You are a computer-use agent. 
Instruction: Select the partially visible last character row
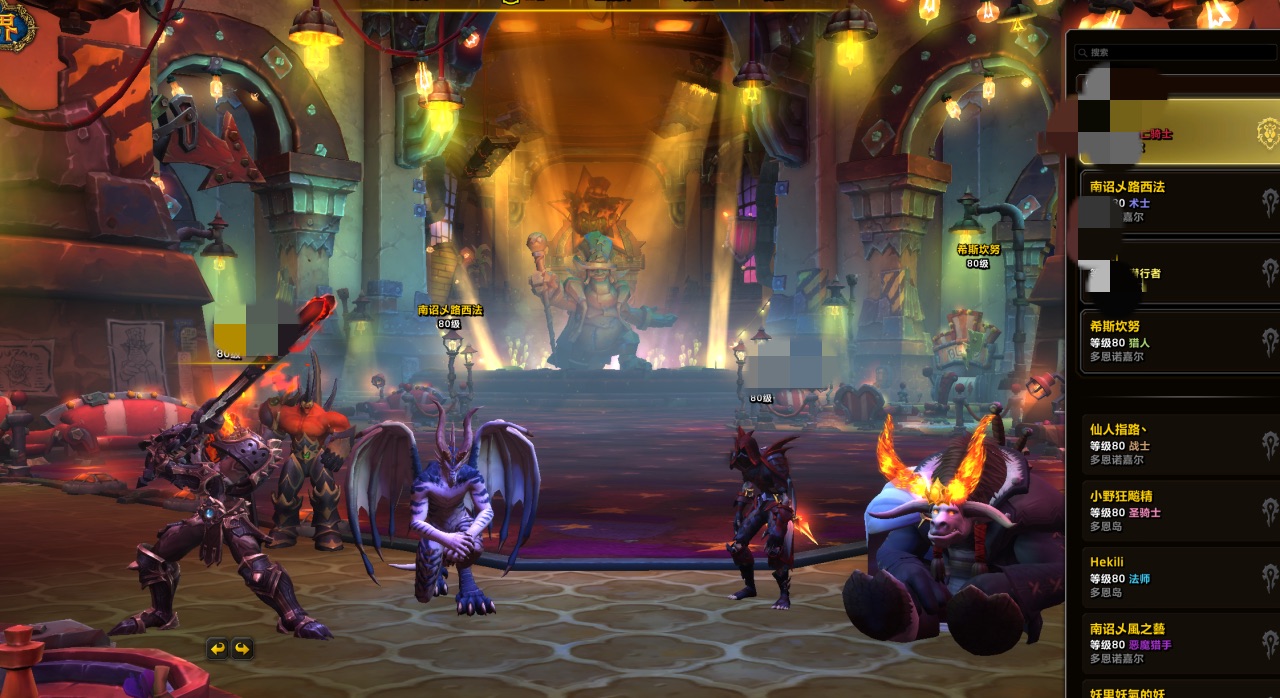click(x=1175, y=691)
